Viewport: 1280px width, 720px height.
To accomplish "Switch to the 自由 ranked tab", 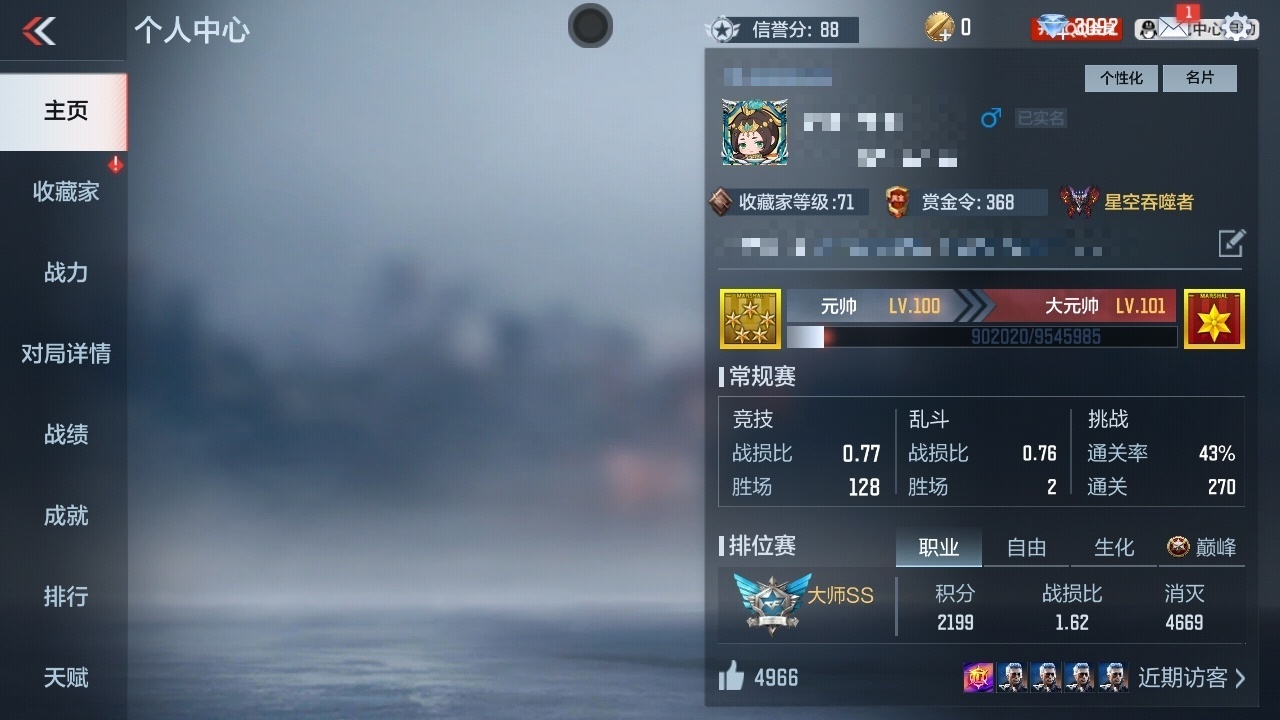I will coord(1026,548).
